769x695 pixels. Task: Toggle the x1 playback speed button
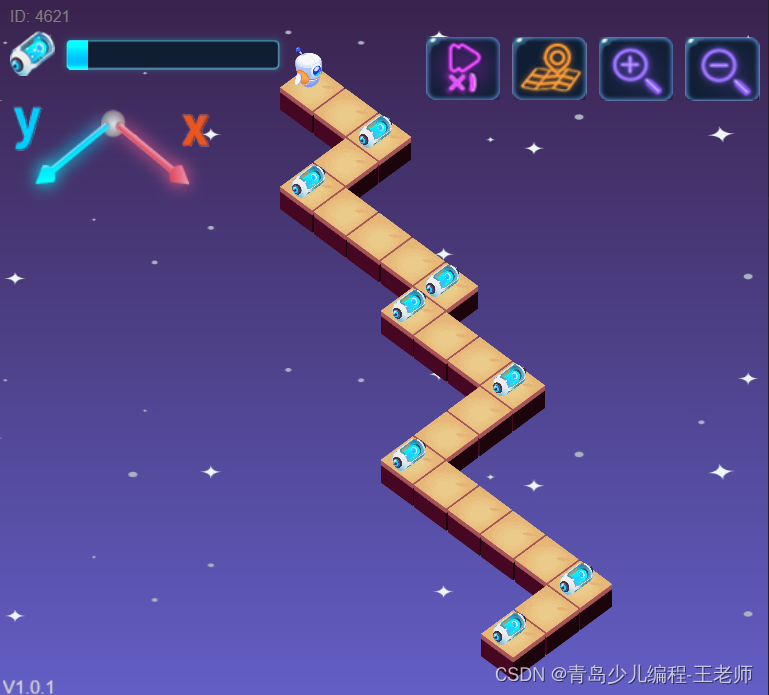(462, 68)
